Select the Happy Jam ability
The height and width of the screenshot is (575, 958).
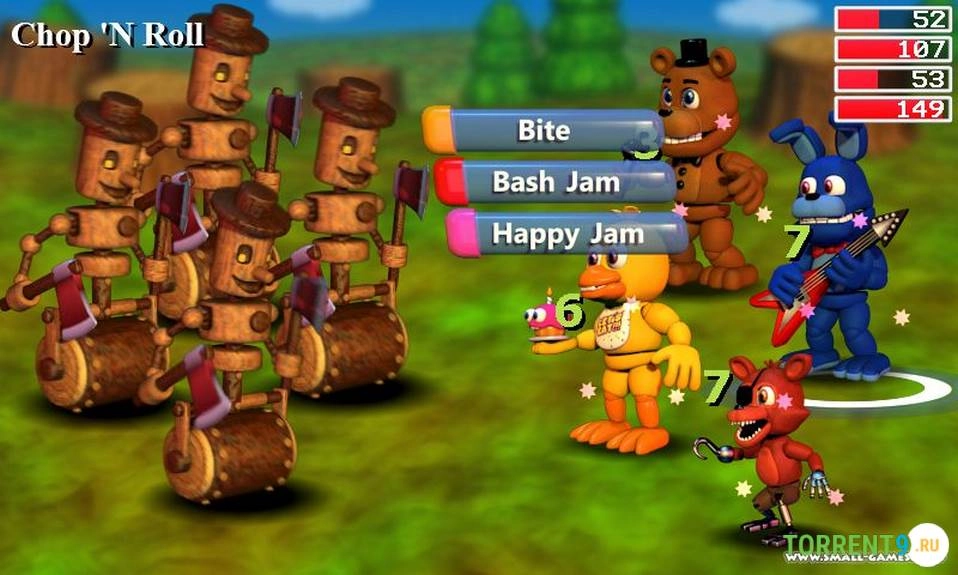tap(567, 234)
